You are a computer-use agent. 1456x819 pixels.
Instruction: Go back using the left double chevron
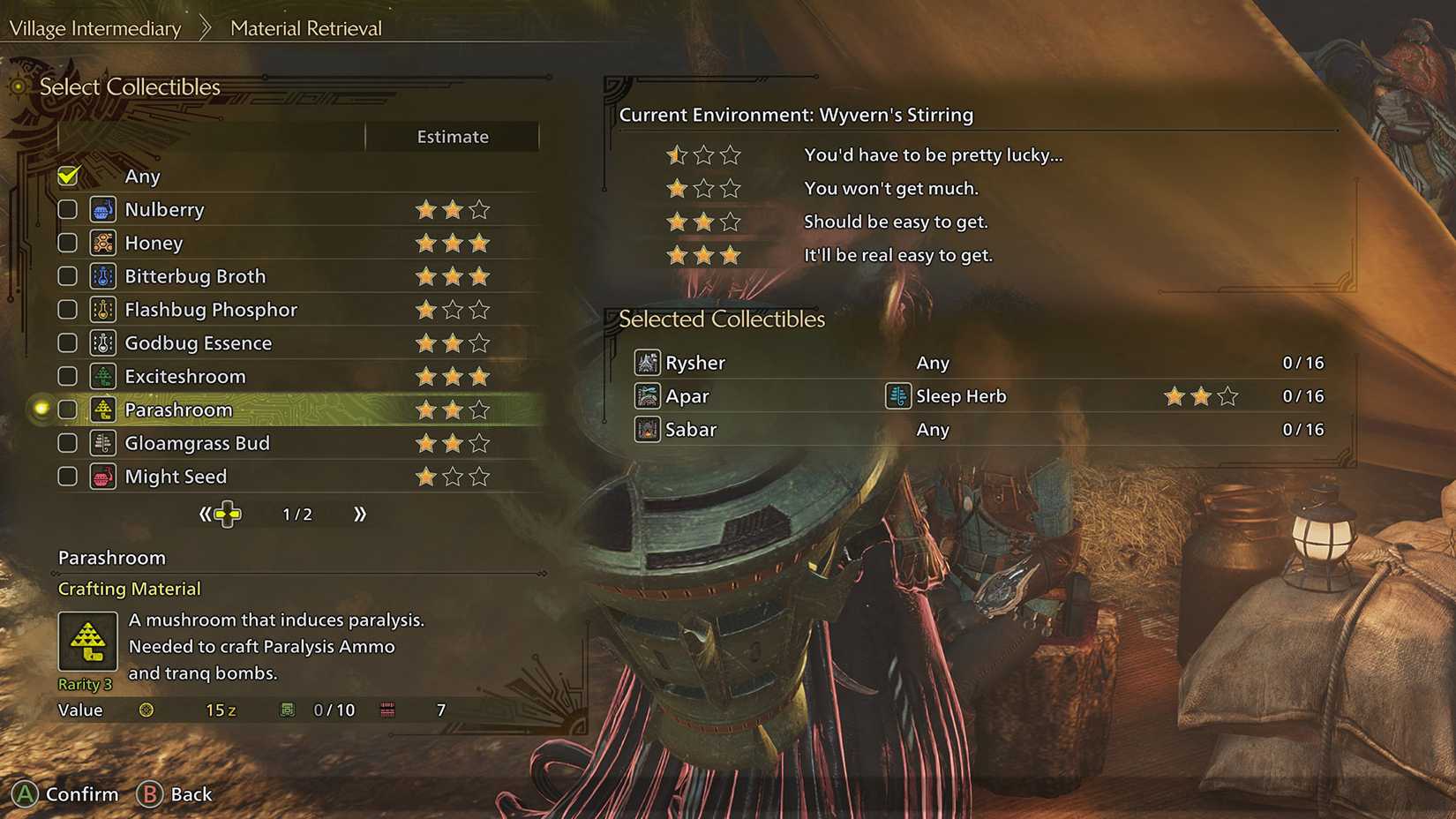coord(205,513)
